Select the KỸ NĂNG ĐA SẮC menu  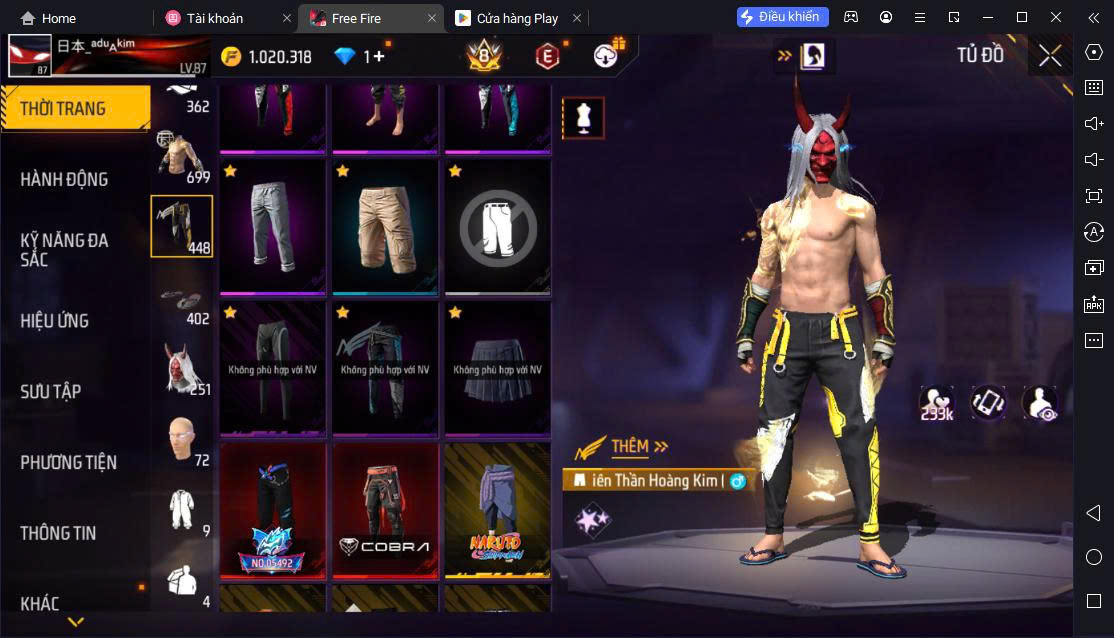[x=64, y=250]
